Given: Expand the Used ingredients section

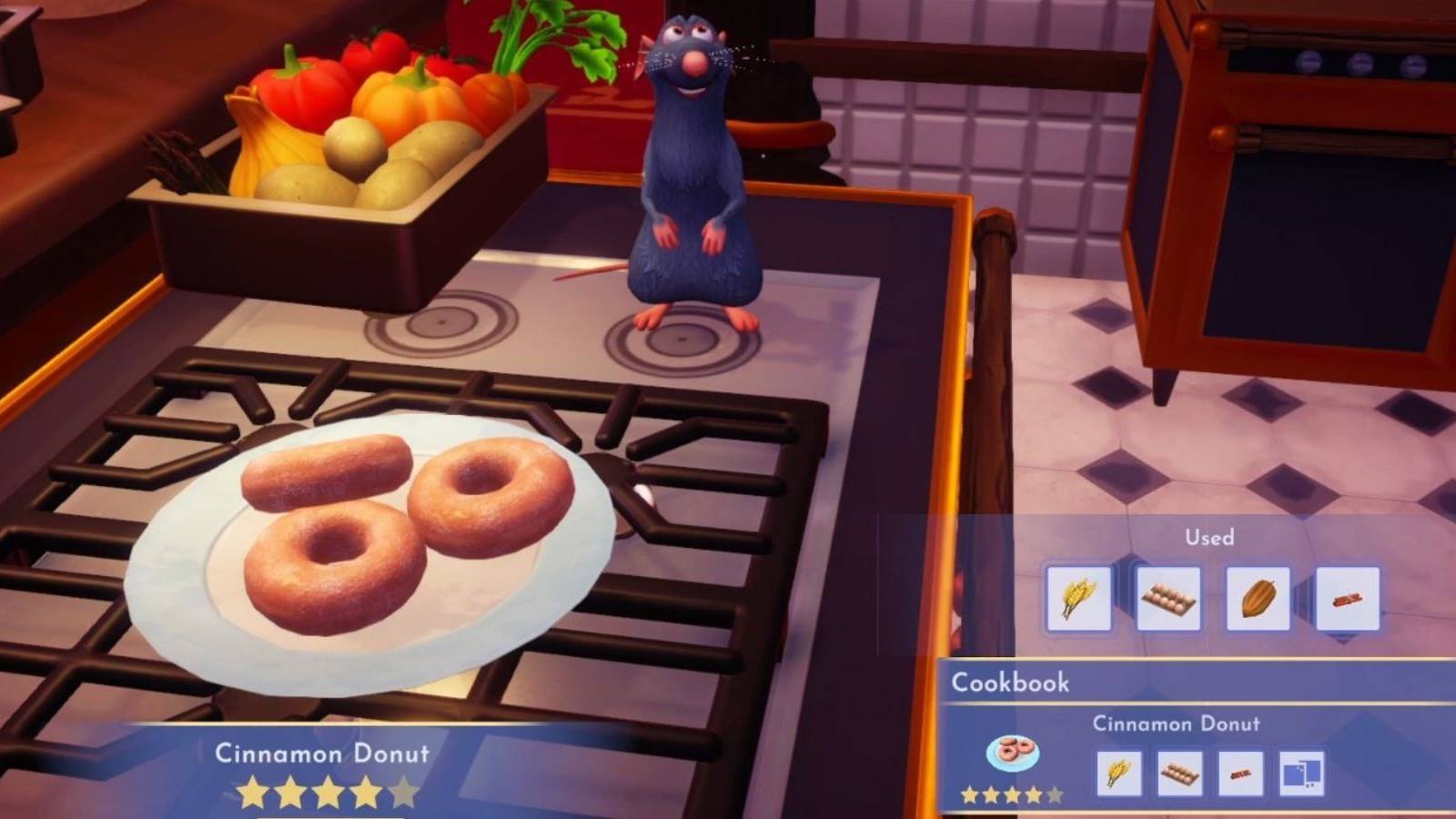Looking at the screenshot, I should (1208, 538).
